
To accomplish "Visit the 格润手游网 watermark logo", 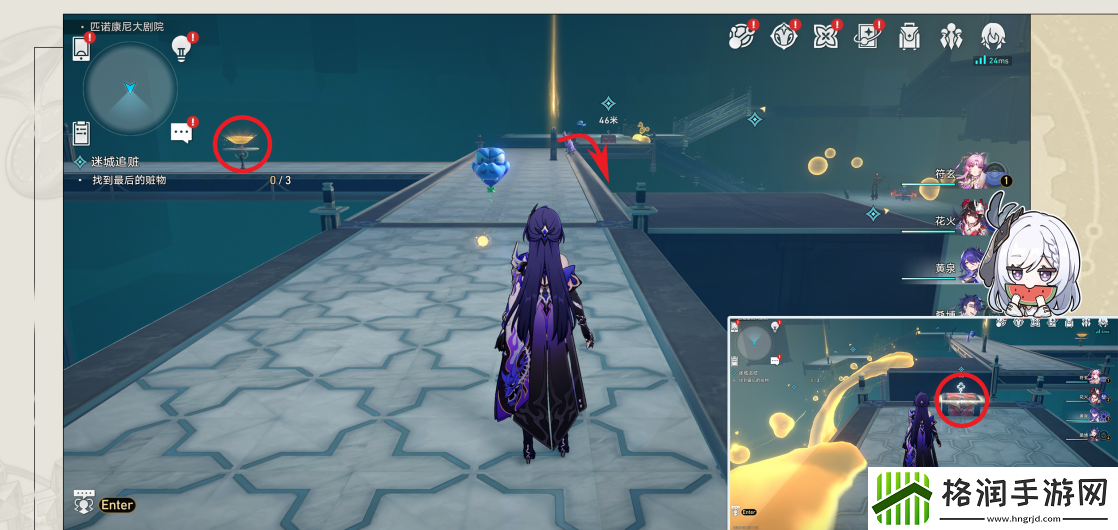I will coord(992,496).
